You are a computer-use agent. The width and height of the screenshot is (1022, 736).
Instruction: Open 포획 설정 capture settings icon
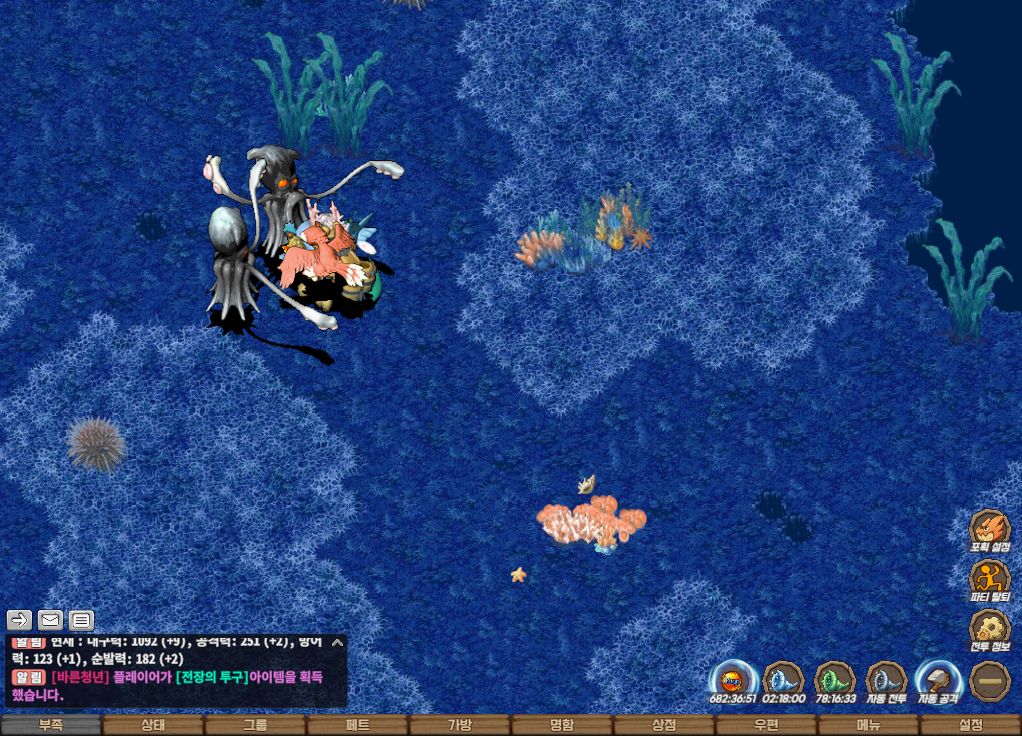[989, 529]
